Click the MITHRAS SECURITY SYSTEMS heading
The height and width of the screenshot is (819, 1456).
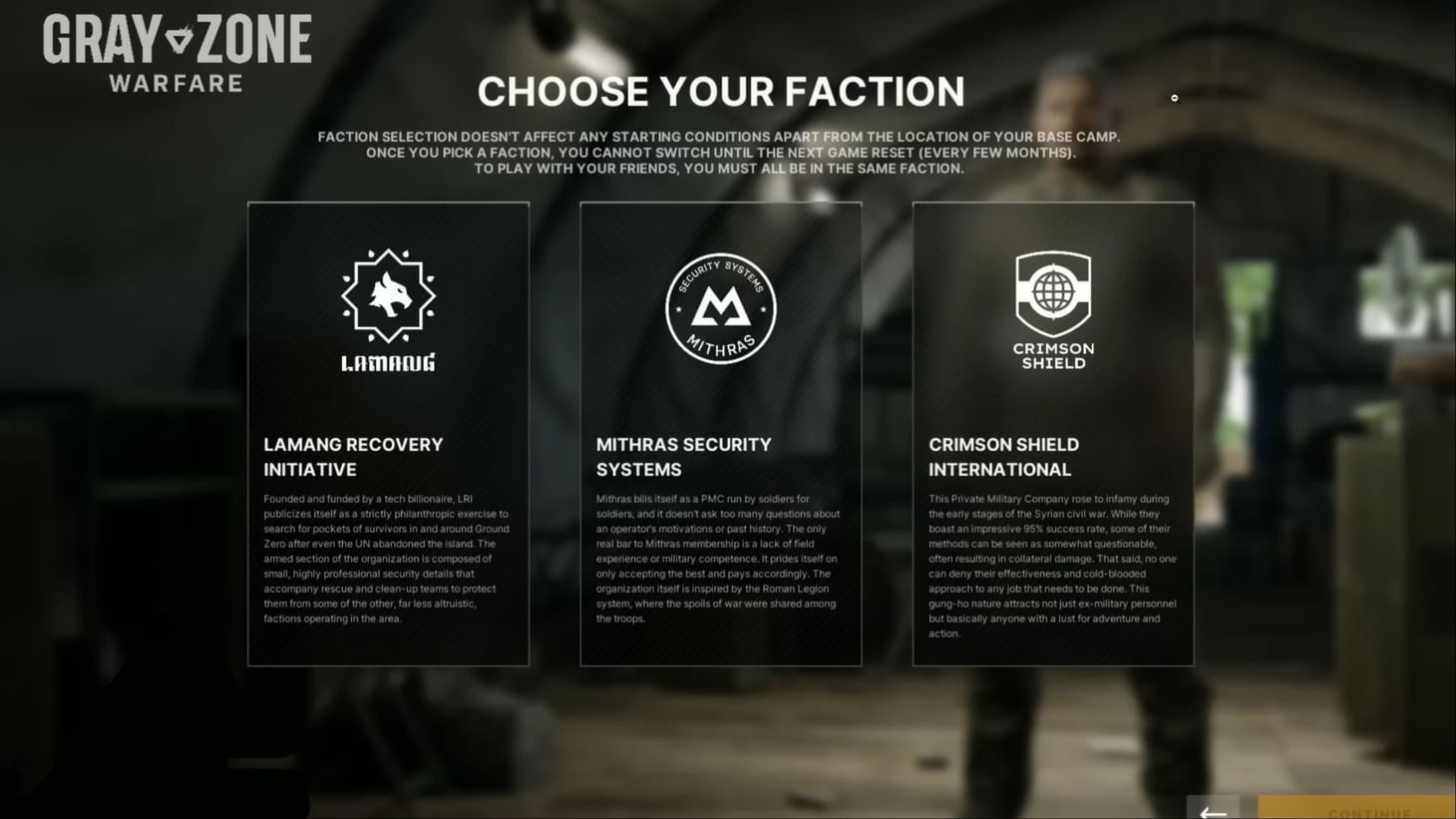click(684, 457)
